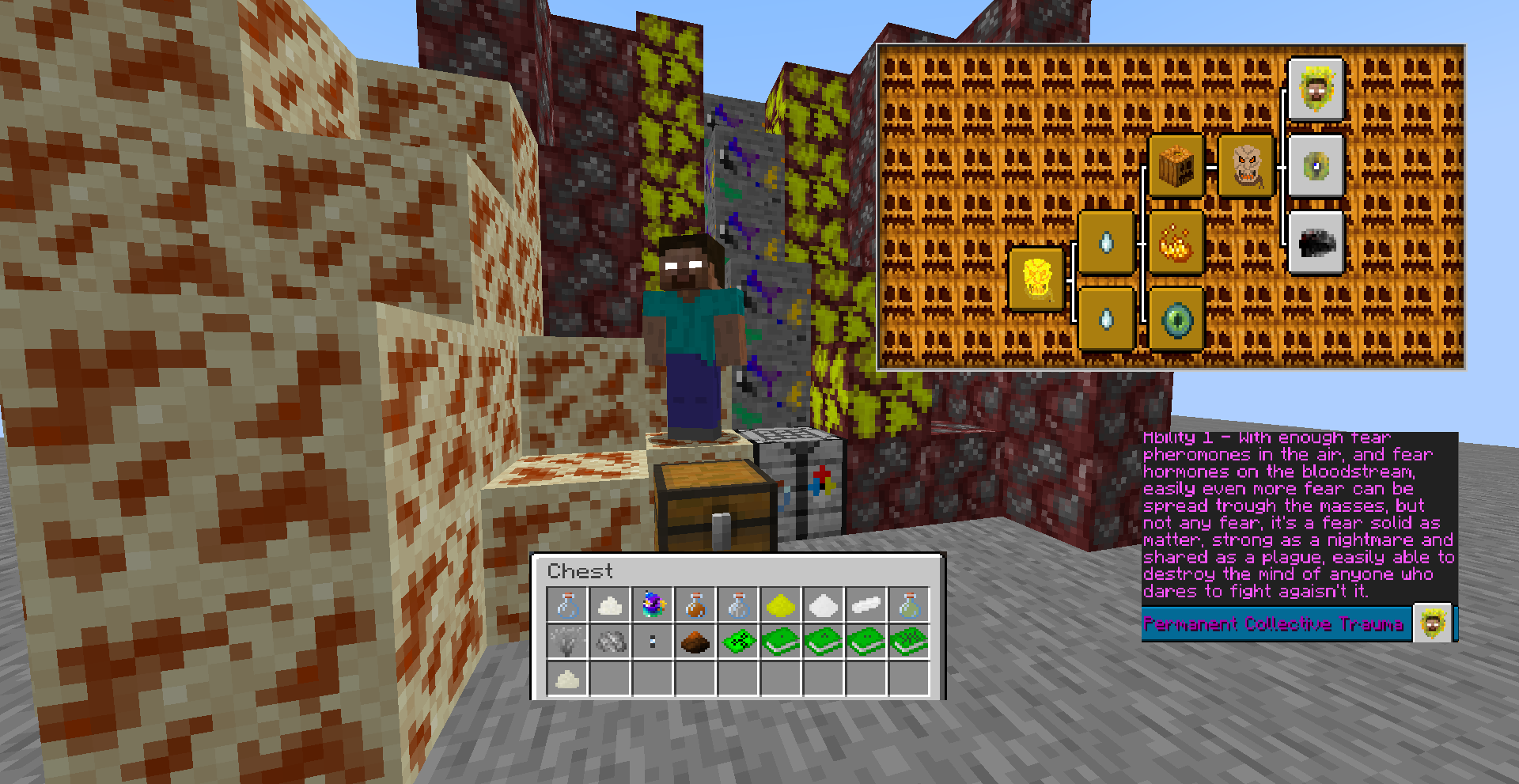Viewport: 1519px width, 784px height.
Task: Open the eye of ender skill node
Action: pos(1178,320)
